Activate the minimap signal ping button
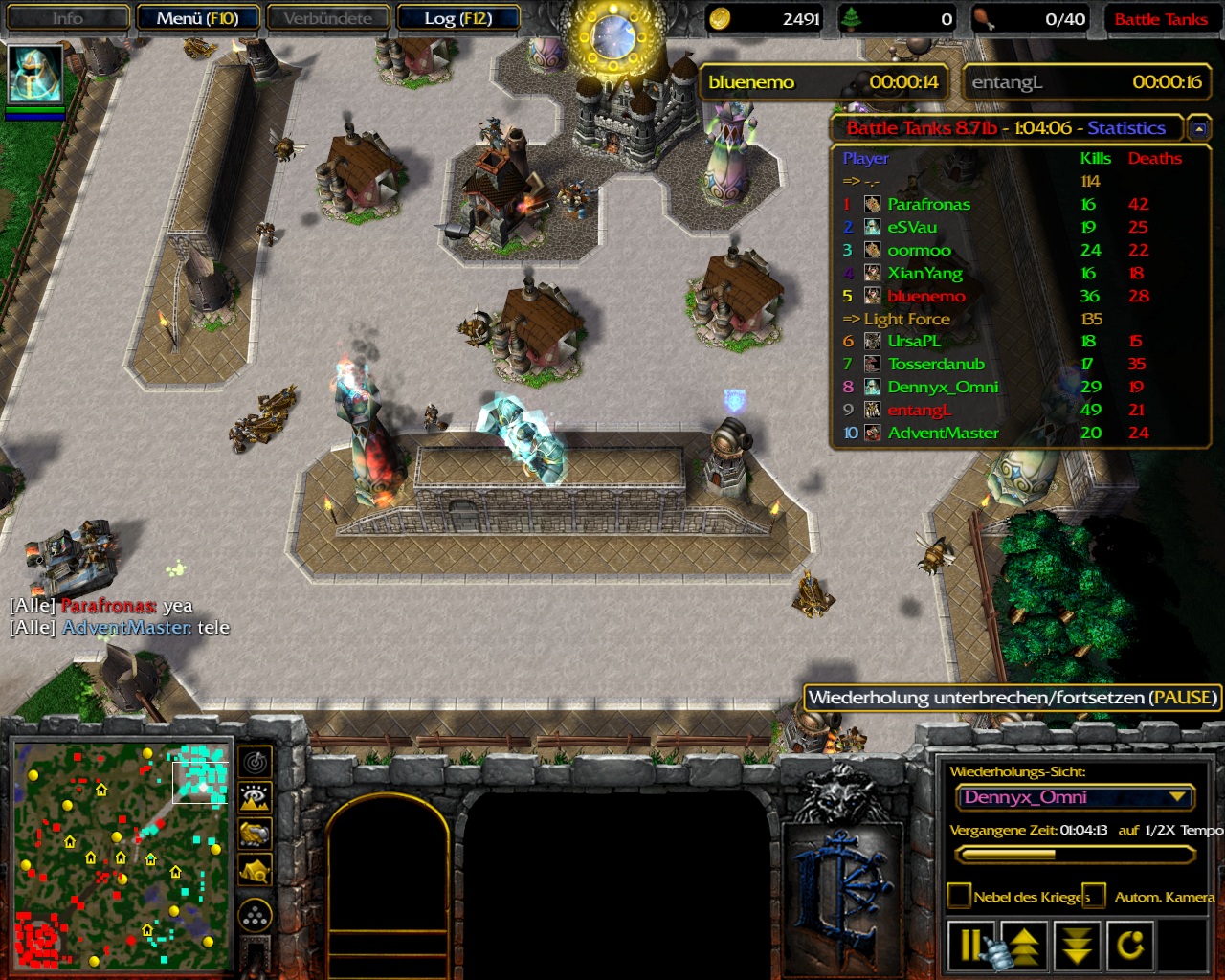 coord(256,762)
